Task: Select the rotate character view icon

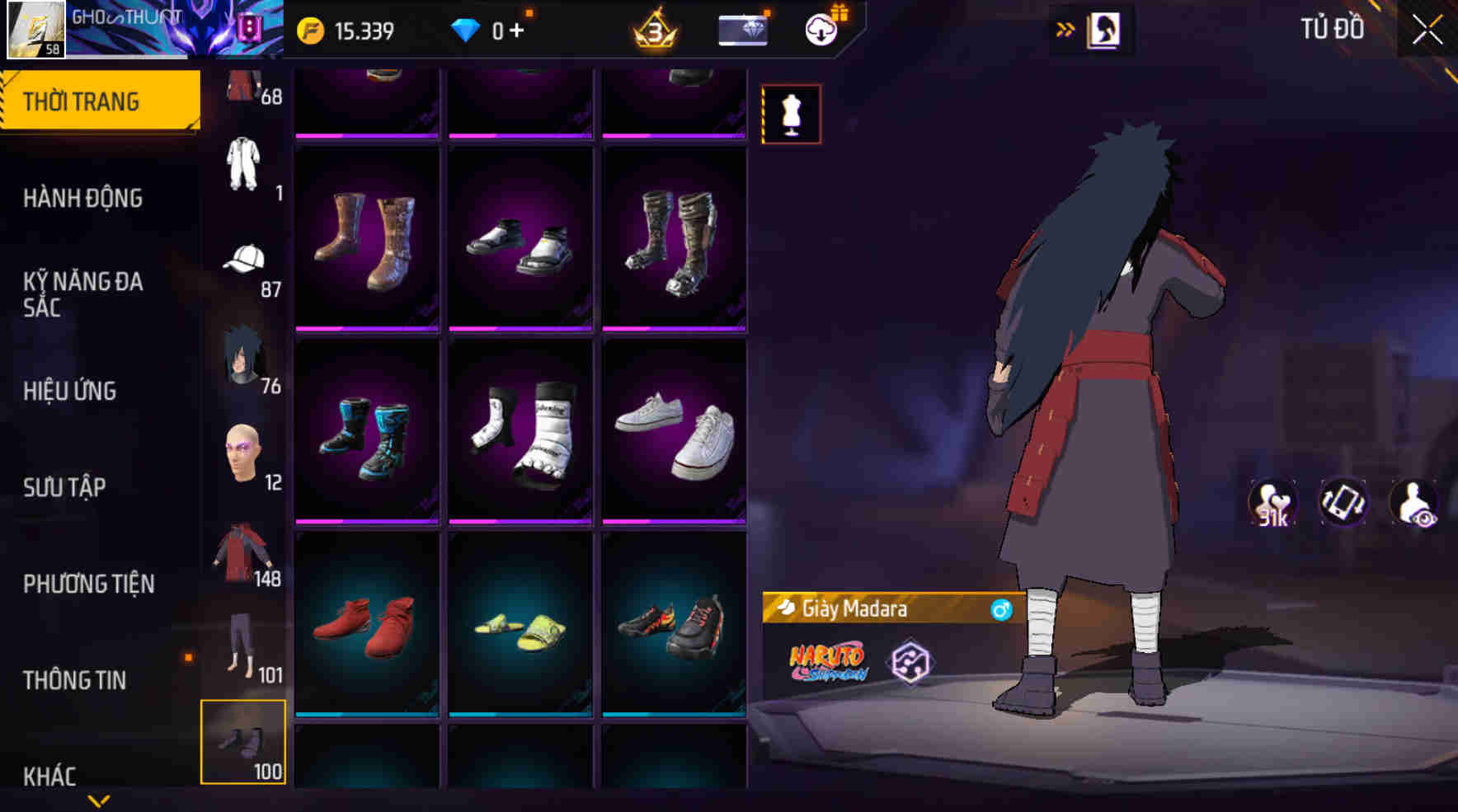Action: coord(1343,501)
